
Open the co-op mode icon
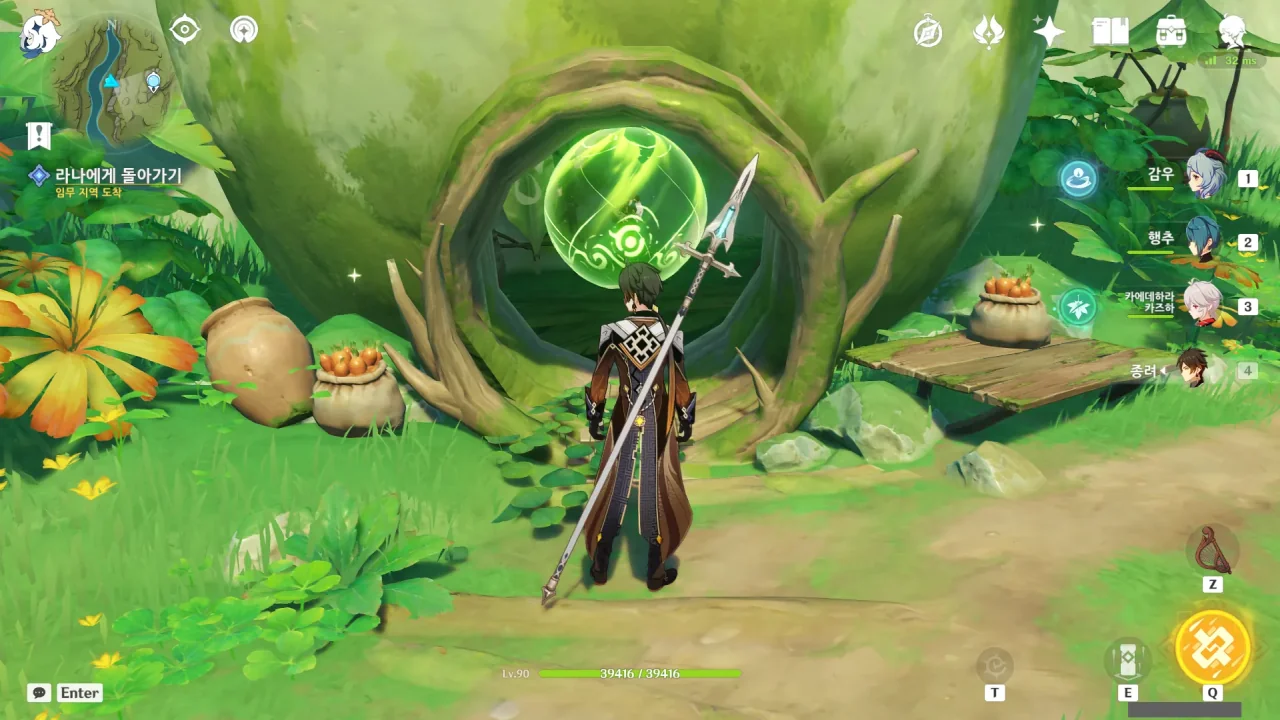click(243, 30)
